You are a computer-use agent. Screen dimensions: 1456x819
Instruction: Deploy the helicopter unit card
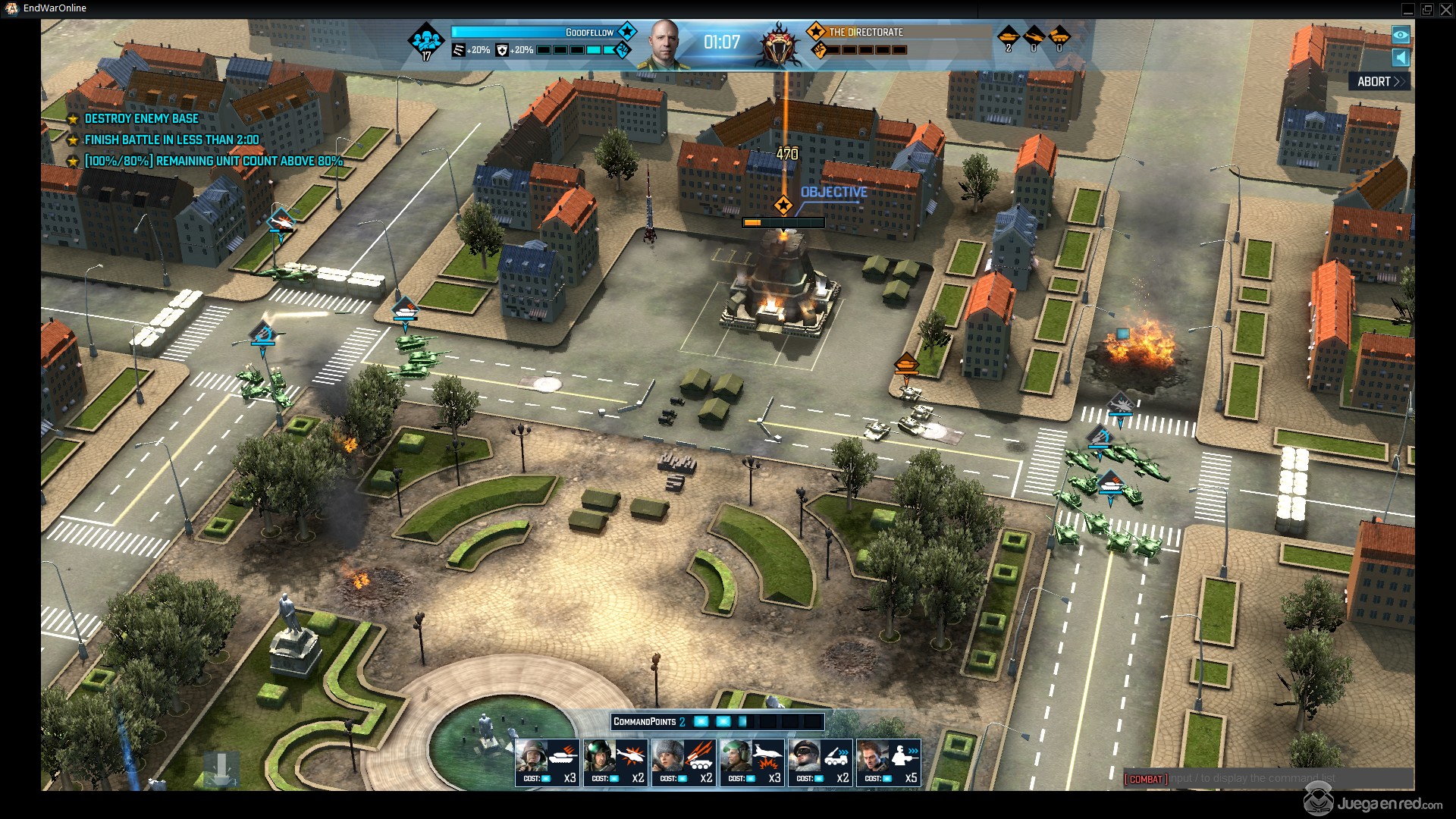tap(615, 762)
